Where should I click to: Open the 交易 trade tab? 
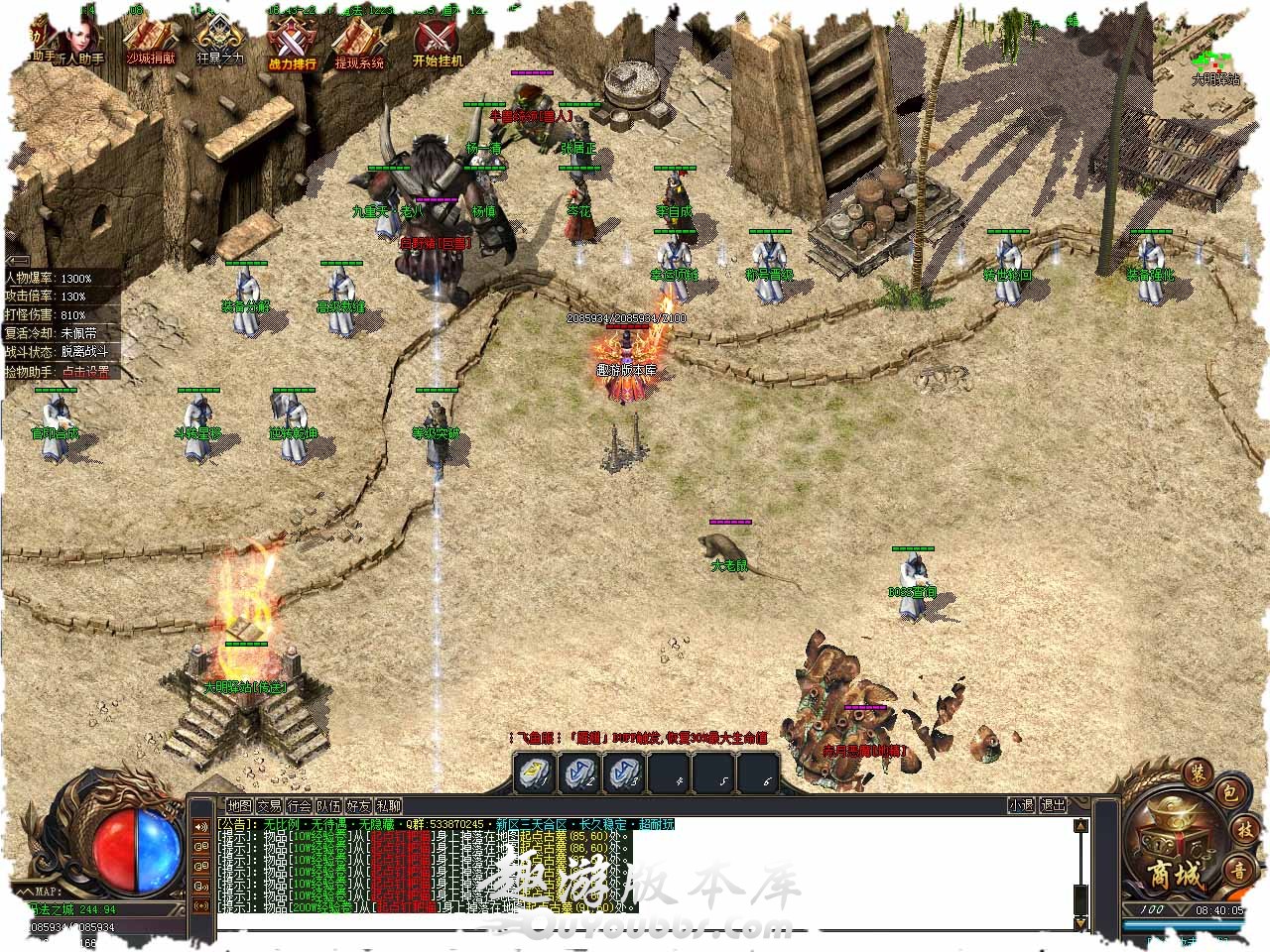pyautogui.click(x=269, y=806)
